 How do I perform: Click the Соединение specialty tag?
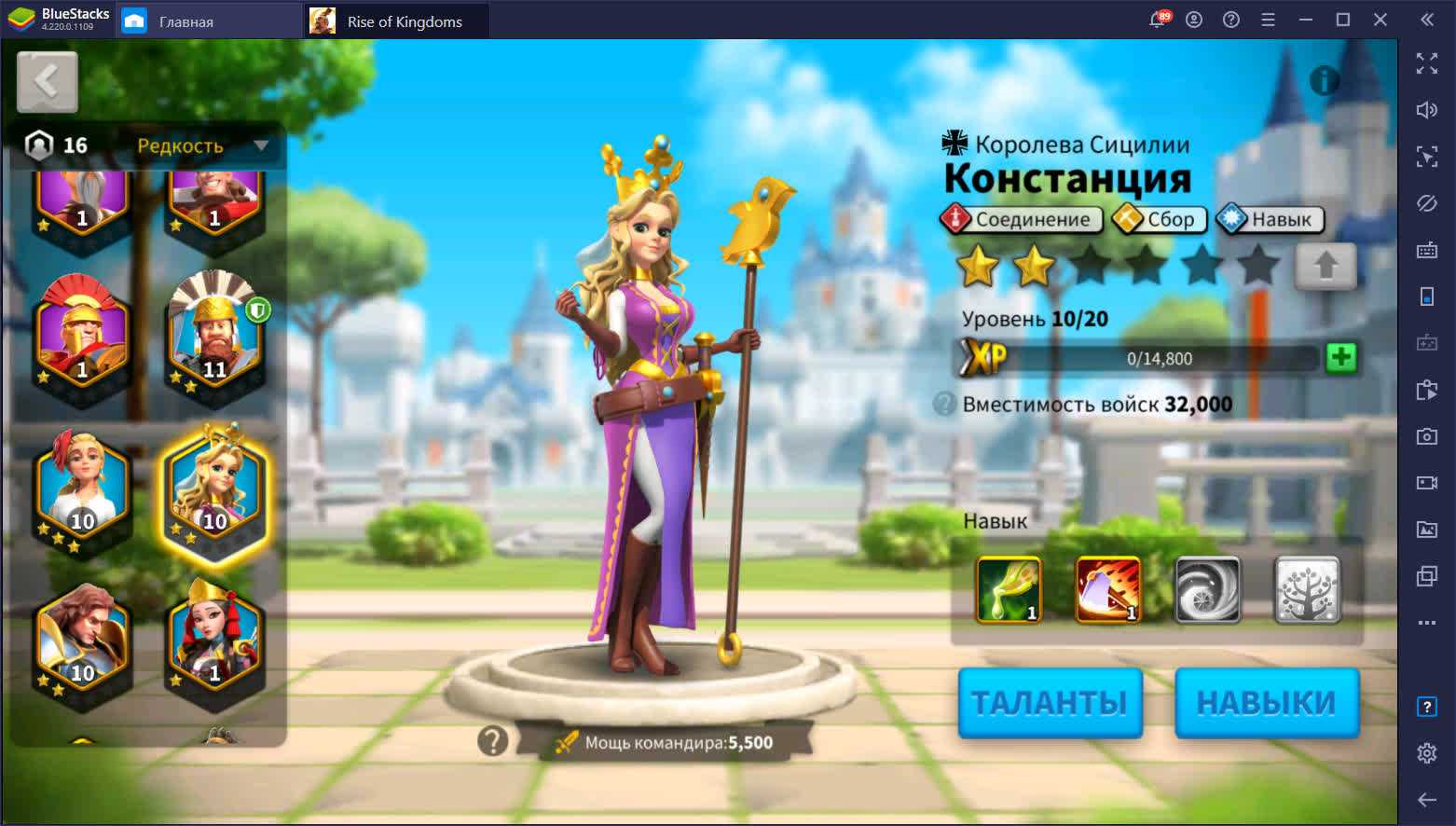click(x=1021, y=220)
